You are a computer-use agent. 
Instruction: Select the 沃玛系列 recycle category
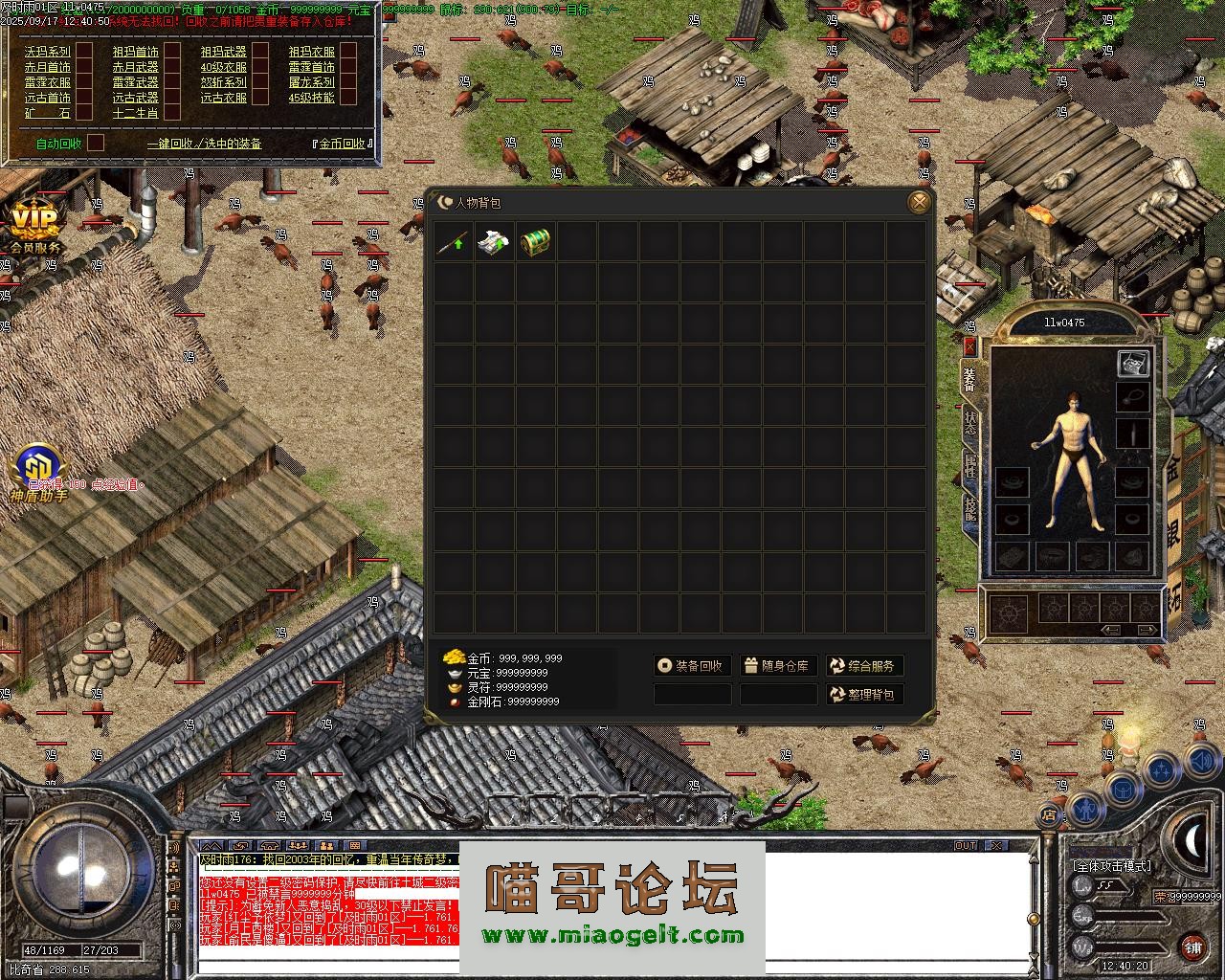(x=48, y=52)
